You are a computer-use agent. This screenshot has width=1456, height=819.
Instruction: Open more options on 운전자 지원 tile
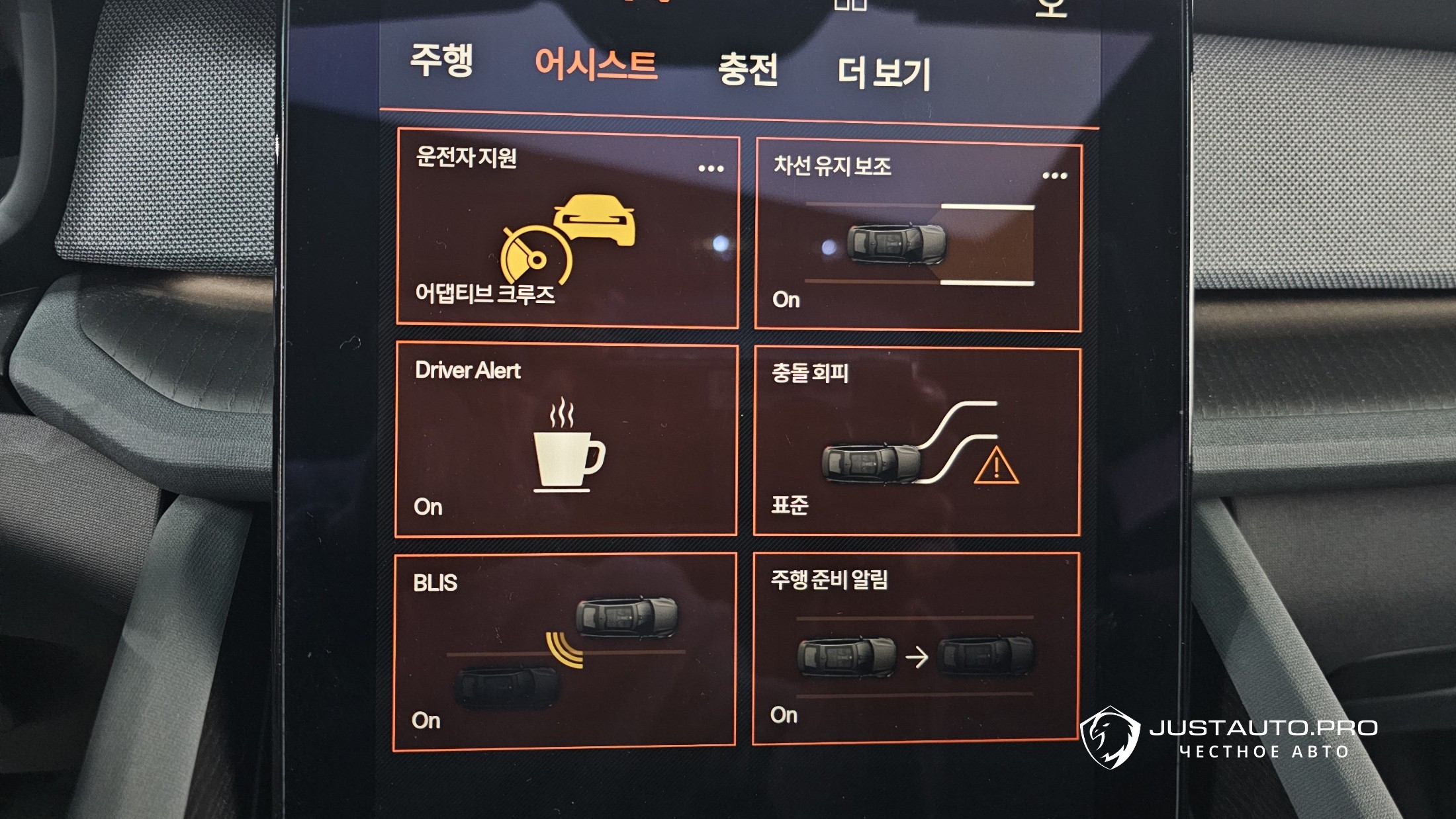click(x=711, y=169)
